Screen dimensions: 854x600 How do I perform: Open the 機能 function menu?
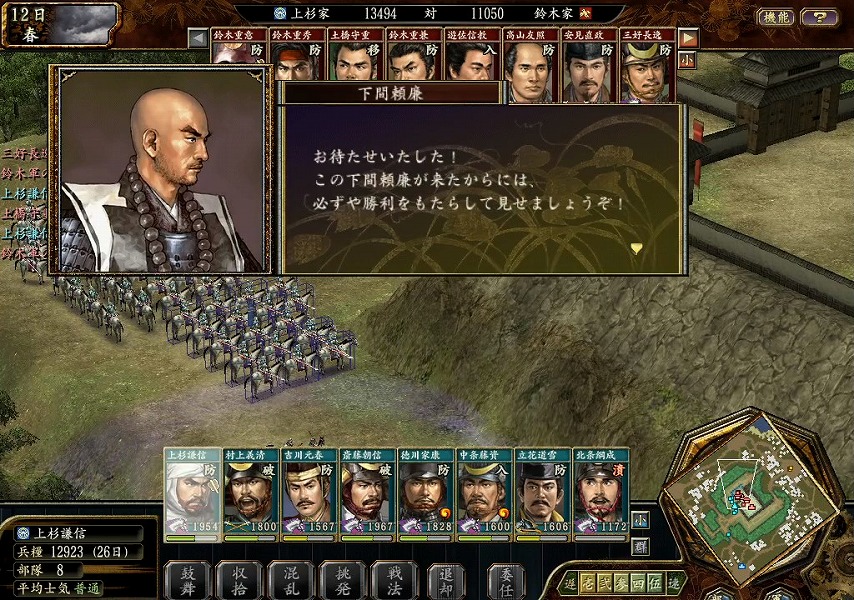tap(777, 17)
